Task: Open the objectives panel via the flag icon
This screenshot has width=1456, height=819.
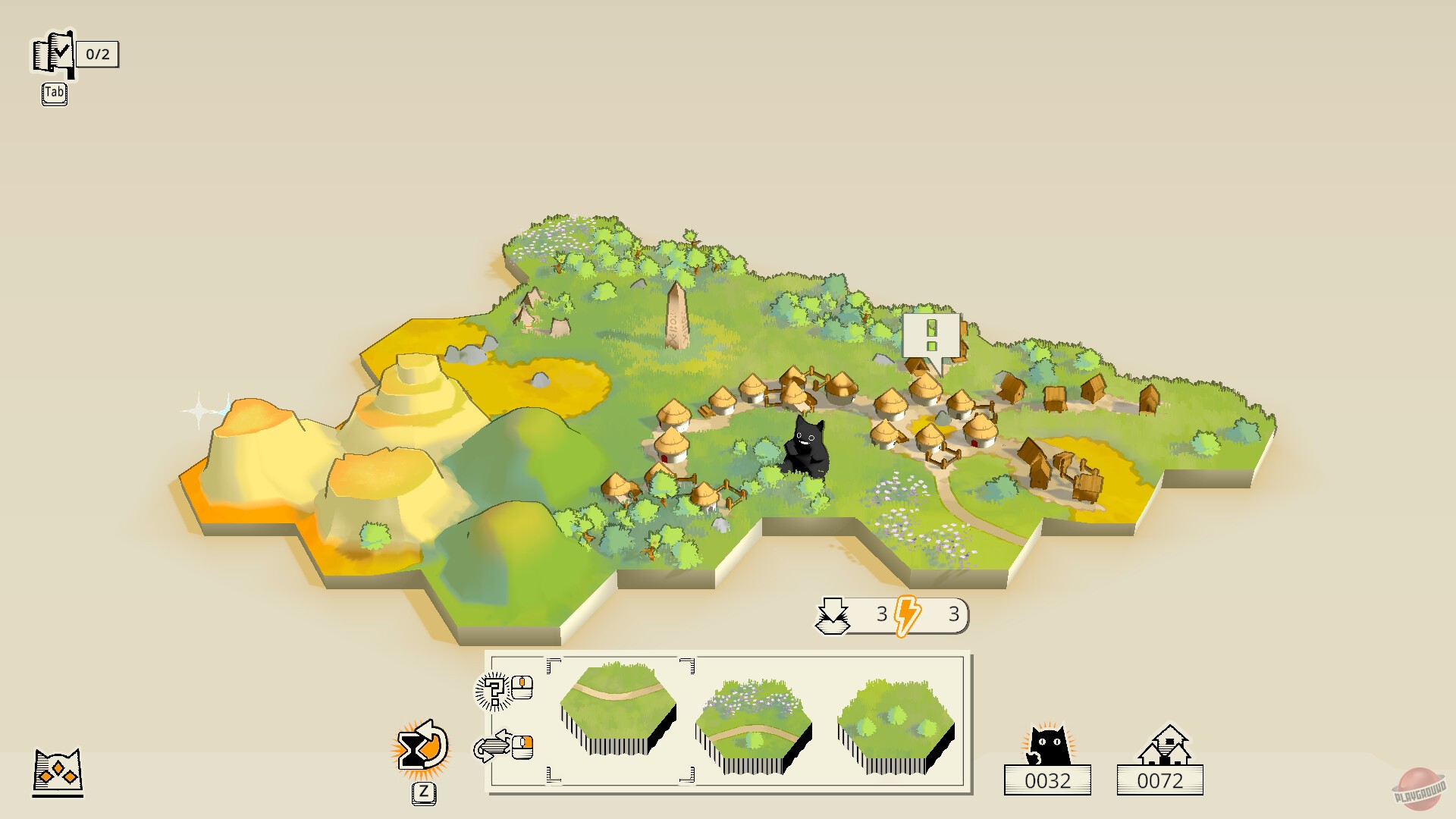Action: coord(53,53)
